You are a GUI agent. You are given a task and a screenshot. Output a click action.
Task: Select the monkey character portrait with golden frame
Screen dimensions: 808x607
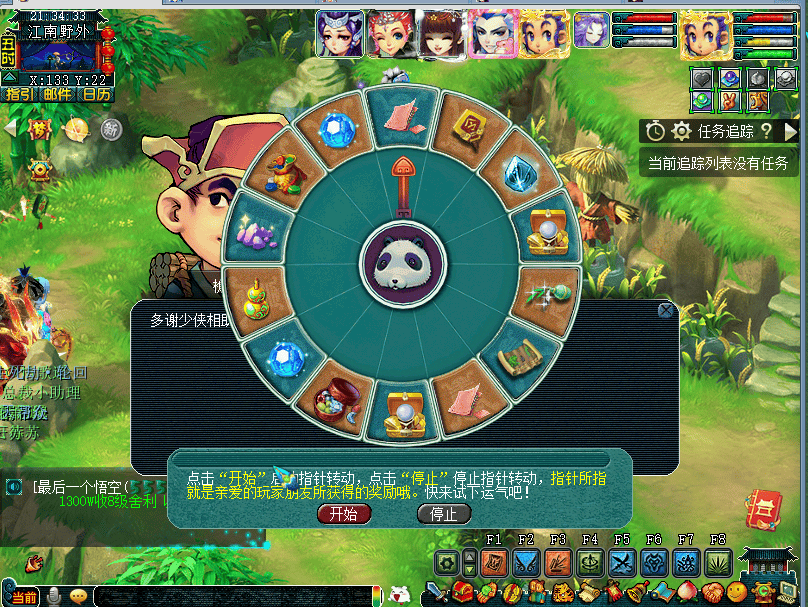[705, 35]
